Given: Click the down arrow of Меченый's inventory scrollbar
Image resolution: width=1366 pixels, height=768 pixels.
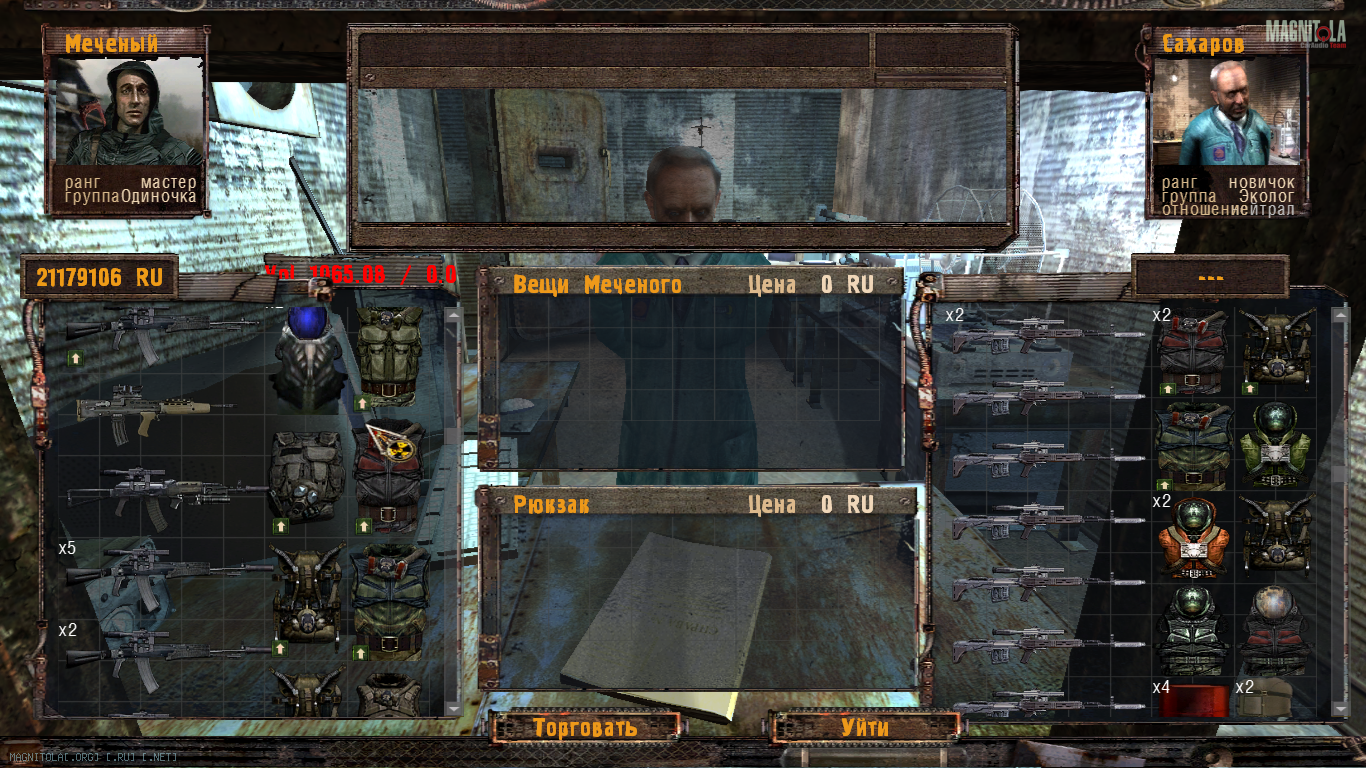Looking at the screenshot, I should pos(453,708).
